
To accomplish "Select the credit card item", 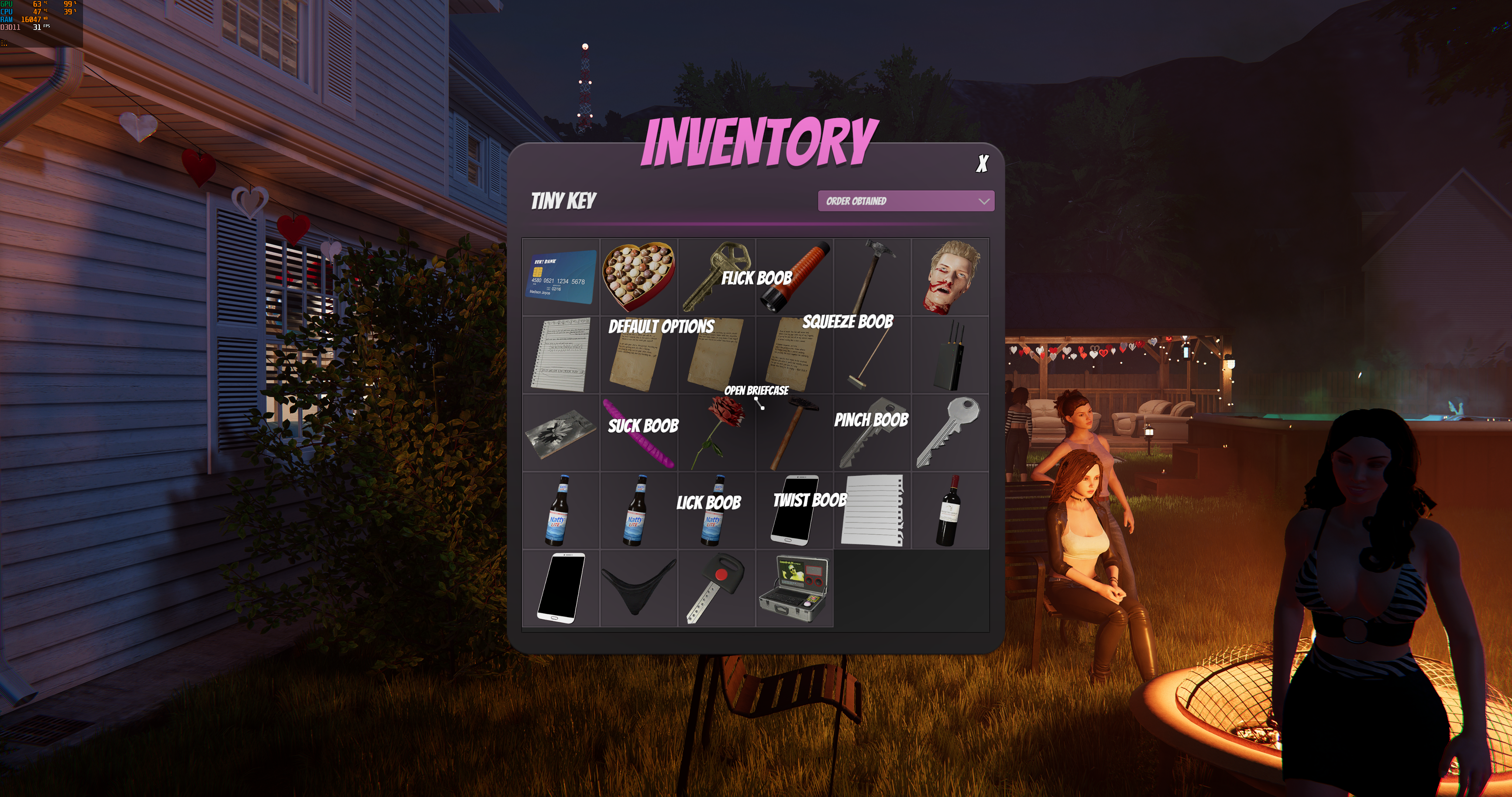I will [x=561, y=277].
